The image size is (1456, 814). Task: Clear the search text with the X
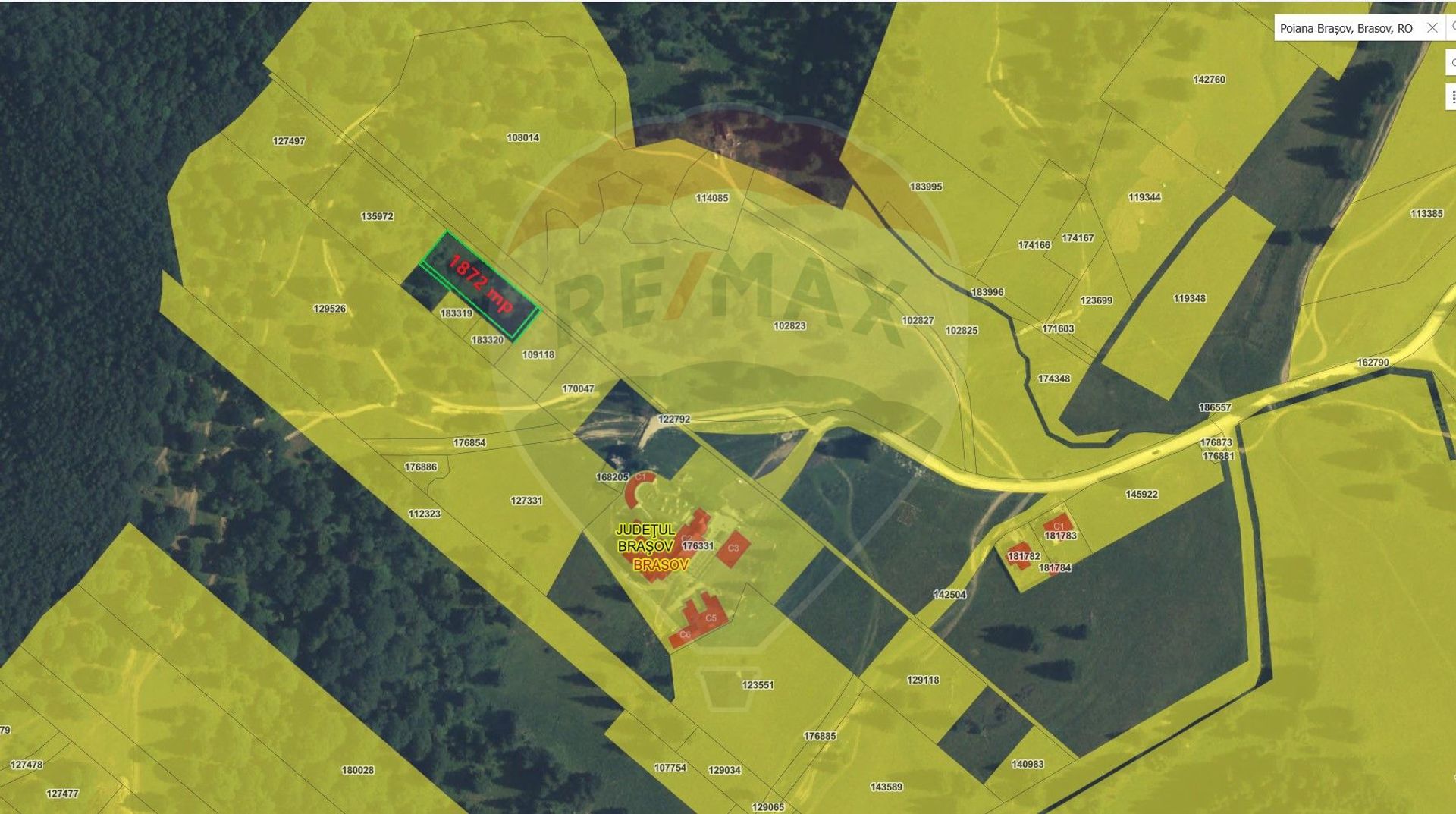(x=1432, y=28)
